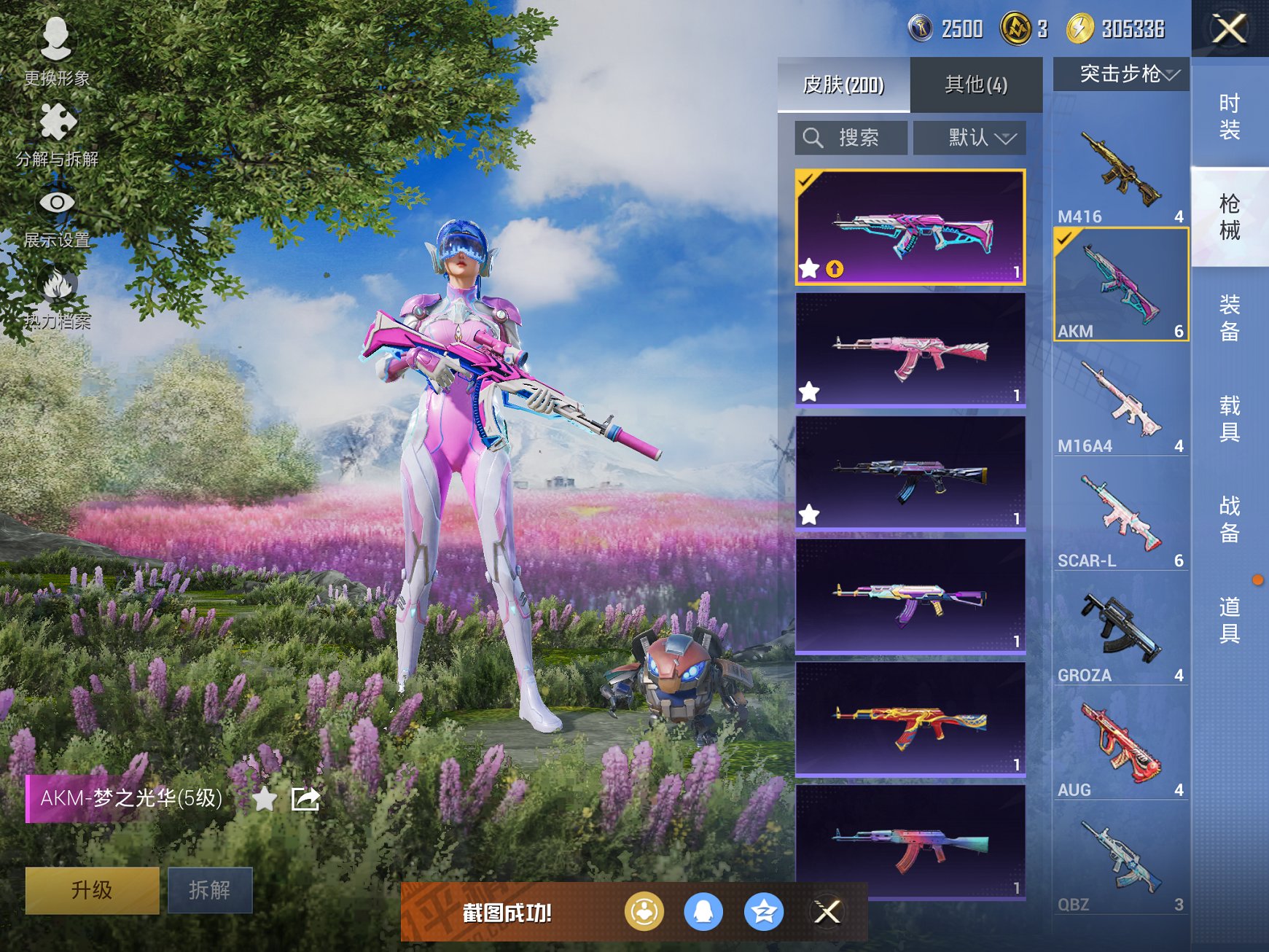This screenshot has height=952, width=1269.
Task: Share the skin via the share arrow icon
Action: pyautogui.click(x=305, y=799)
